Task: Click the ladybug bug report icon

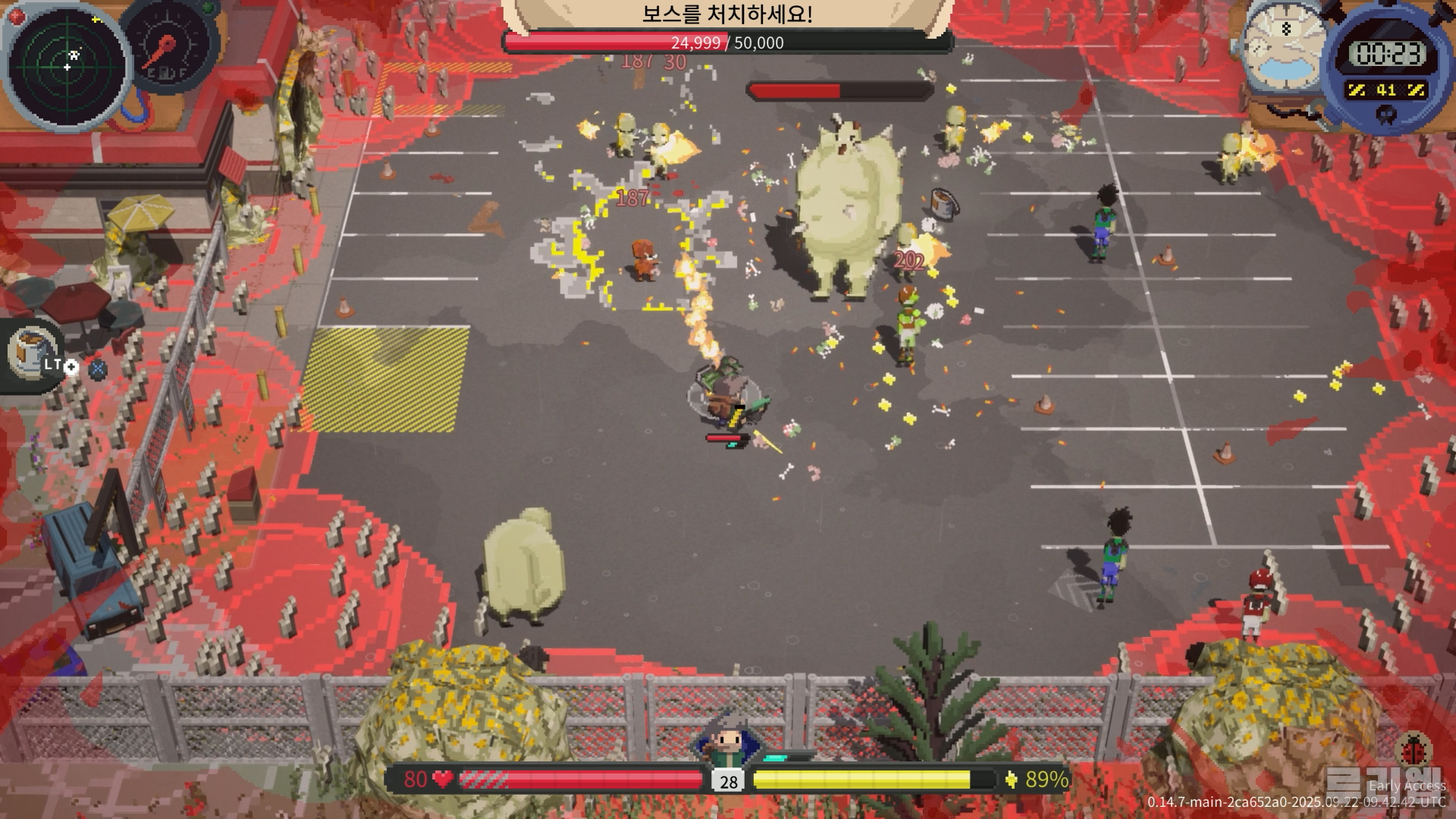Action: [x=1413, y=749]
